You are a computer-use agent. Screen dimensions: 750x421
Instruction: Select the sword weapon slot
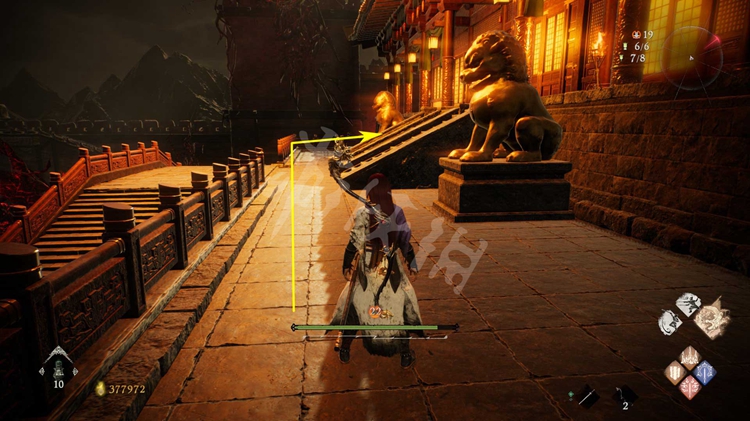(x=587, y=396)
